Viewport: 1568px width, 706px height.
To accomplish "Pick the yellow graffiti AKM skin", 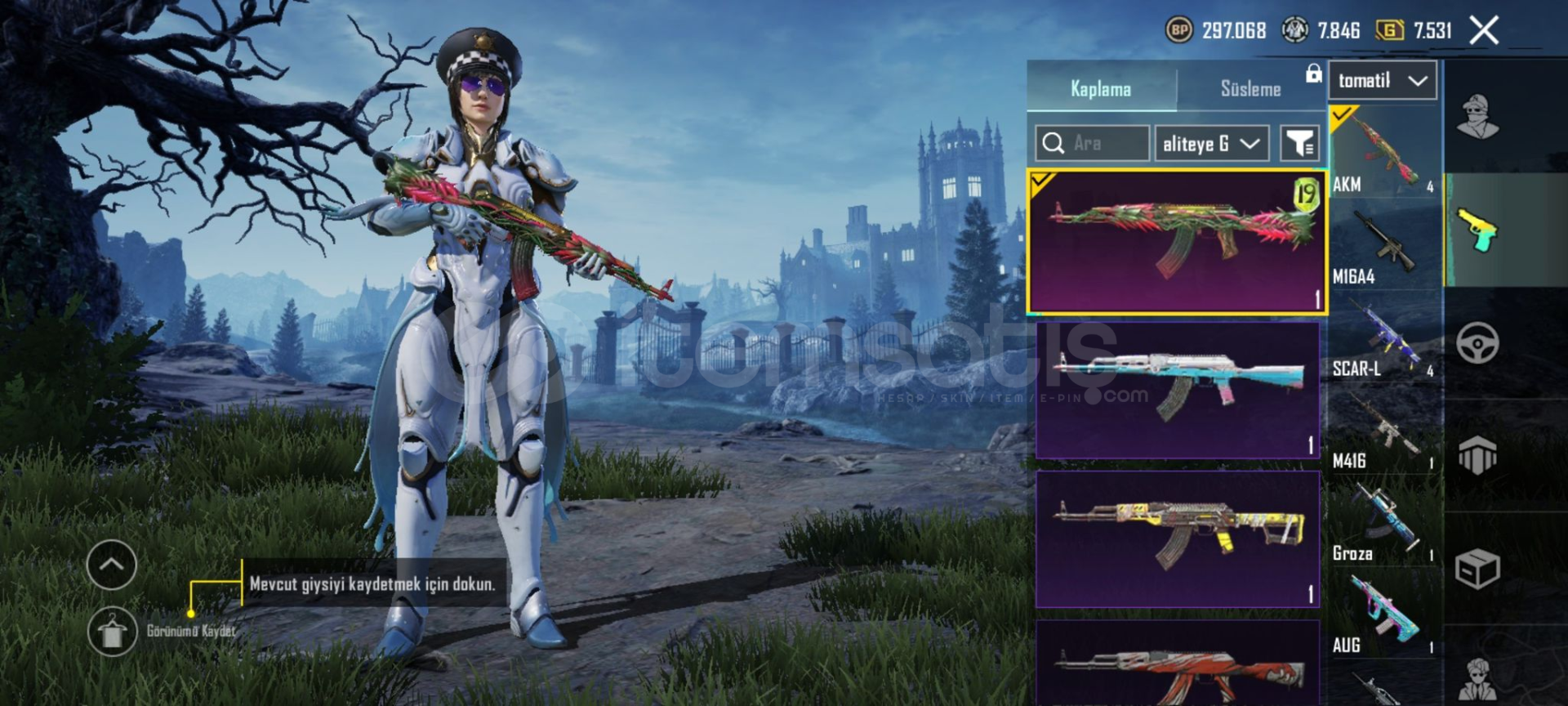I will click(1177, 538).
